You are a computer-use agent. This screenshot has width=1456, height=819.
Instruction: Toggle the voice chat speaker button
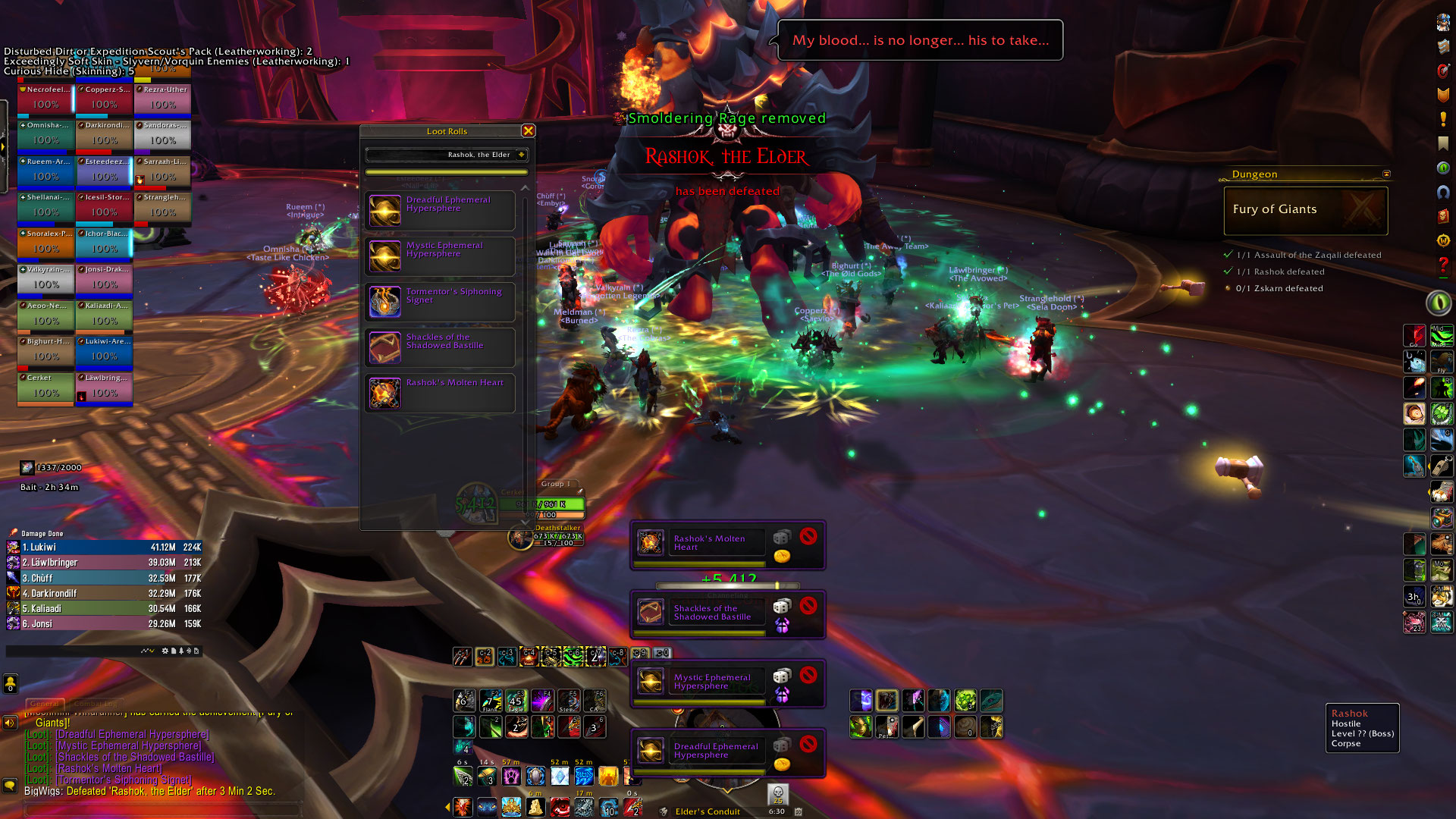click(10, 723)
